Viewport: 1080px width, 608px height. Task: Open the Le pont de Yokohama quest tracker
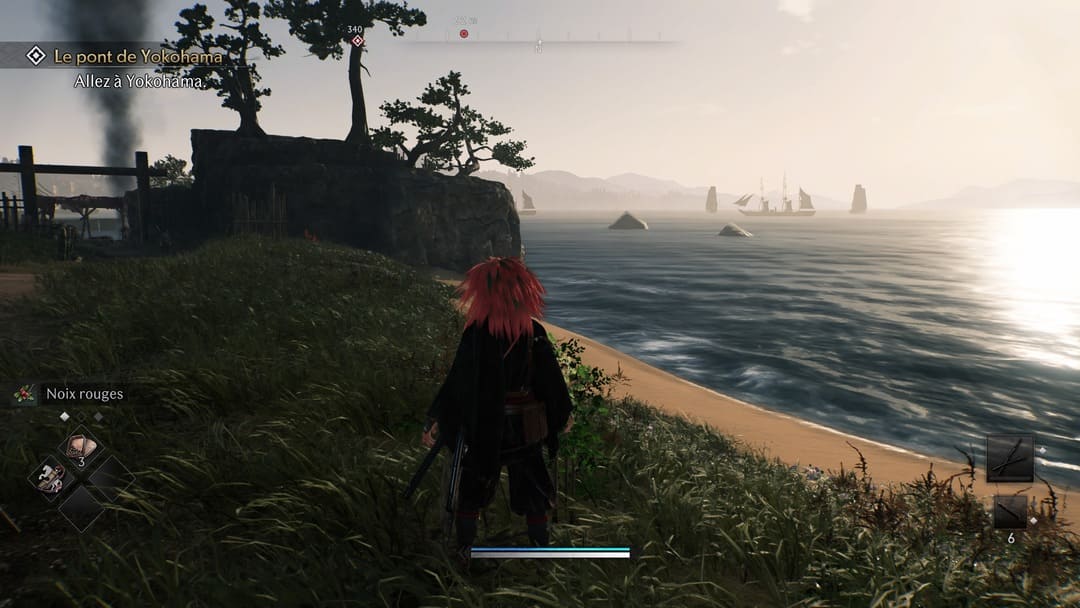(x=138, y=57)
